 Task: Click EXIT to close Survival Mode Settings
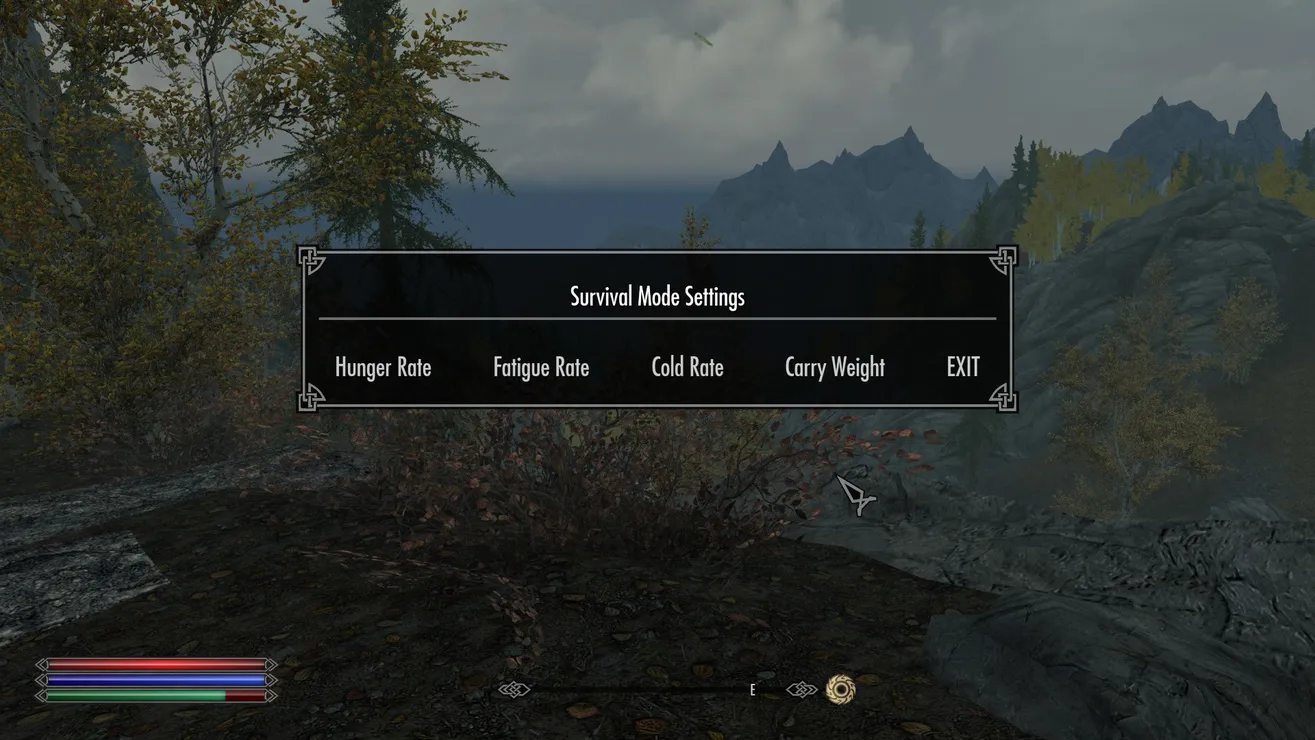[963, 368]
